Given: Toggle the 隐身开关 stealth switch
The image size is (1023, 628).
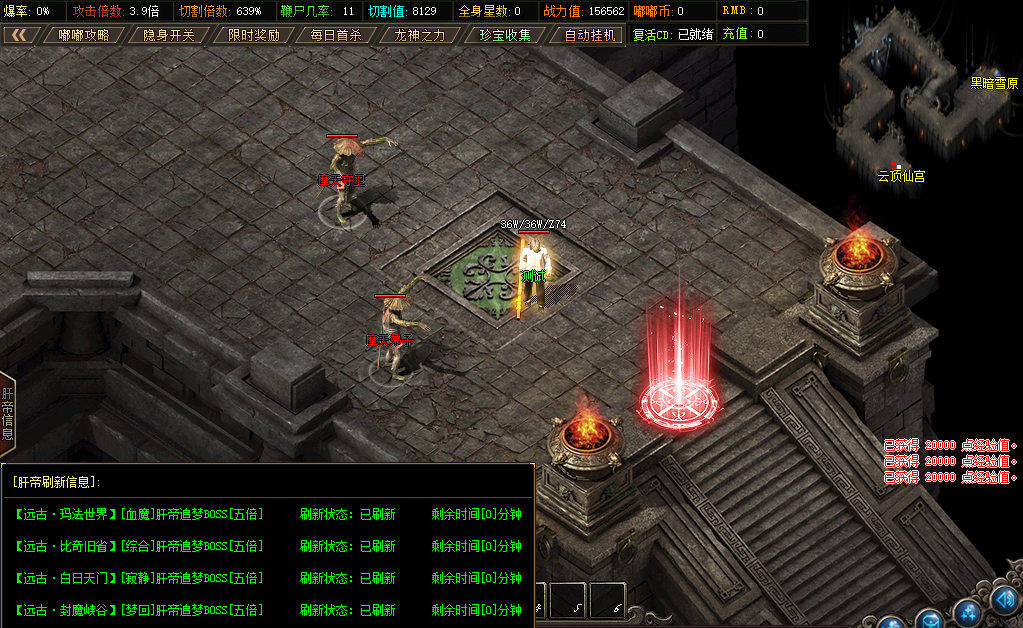Looking at the screenshot, I should click(x=168, y=35).
